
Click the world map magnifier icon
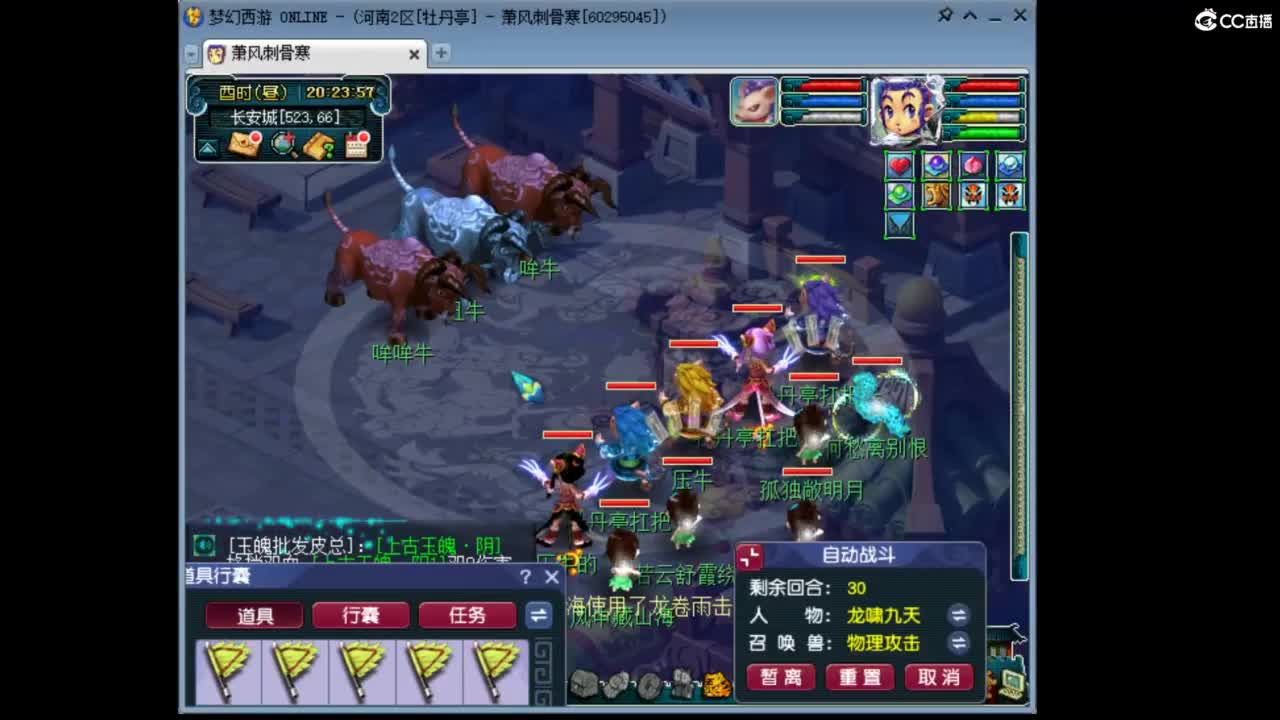(x=283, y=146)
